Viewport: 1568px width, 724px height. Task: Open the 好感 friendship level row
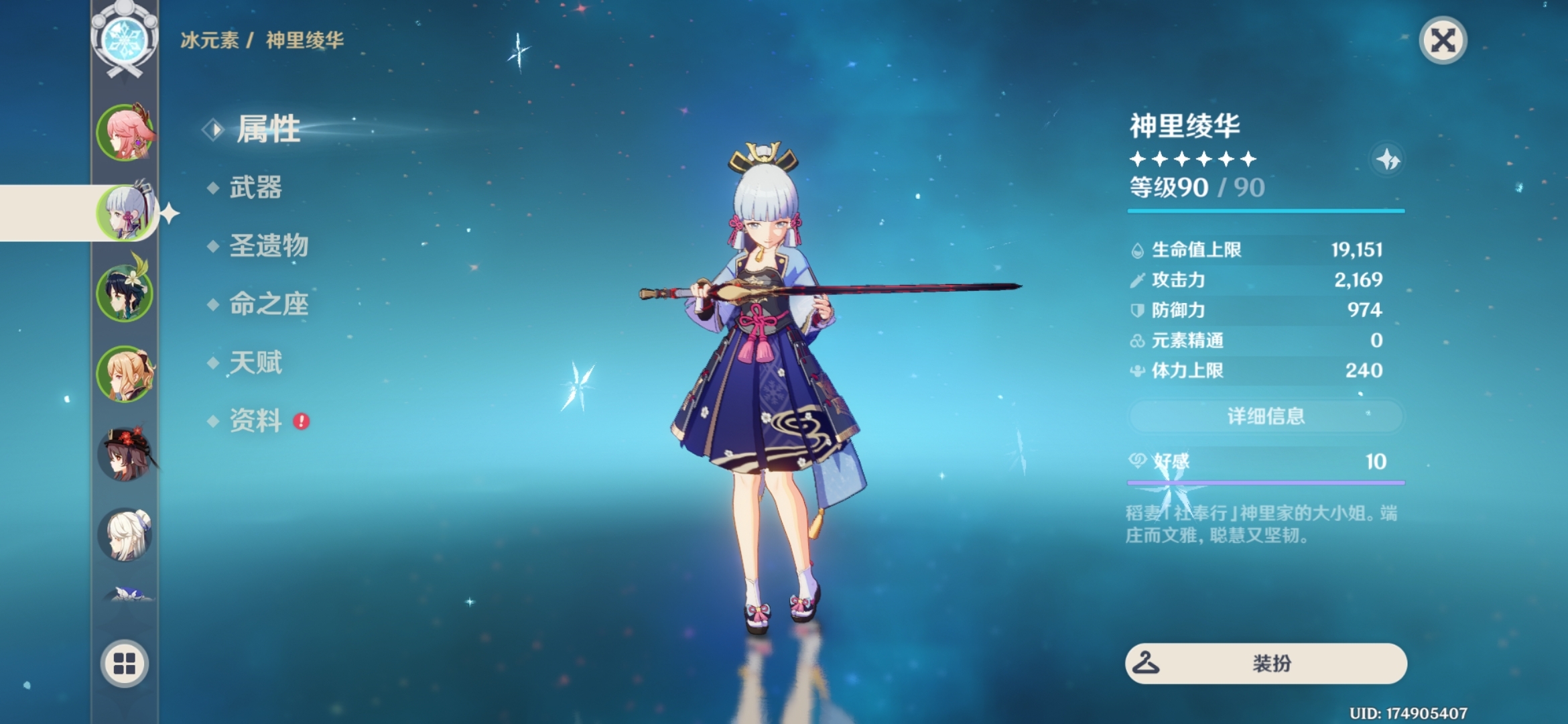pyautogui.click(x=1265, y=462)
